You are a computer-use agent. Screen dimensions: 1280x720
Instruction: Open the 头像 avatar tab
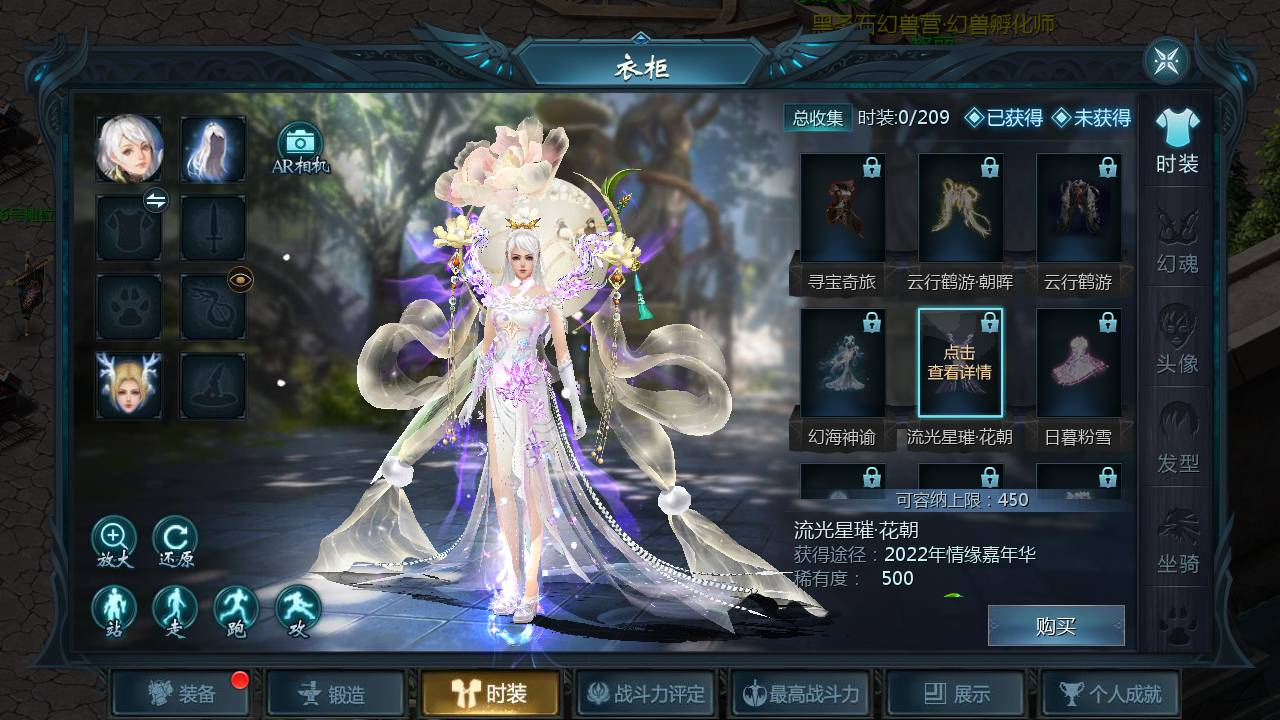(1177, 340)
